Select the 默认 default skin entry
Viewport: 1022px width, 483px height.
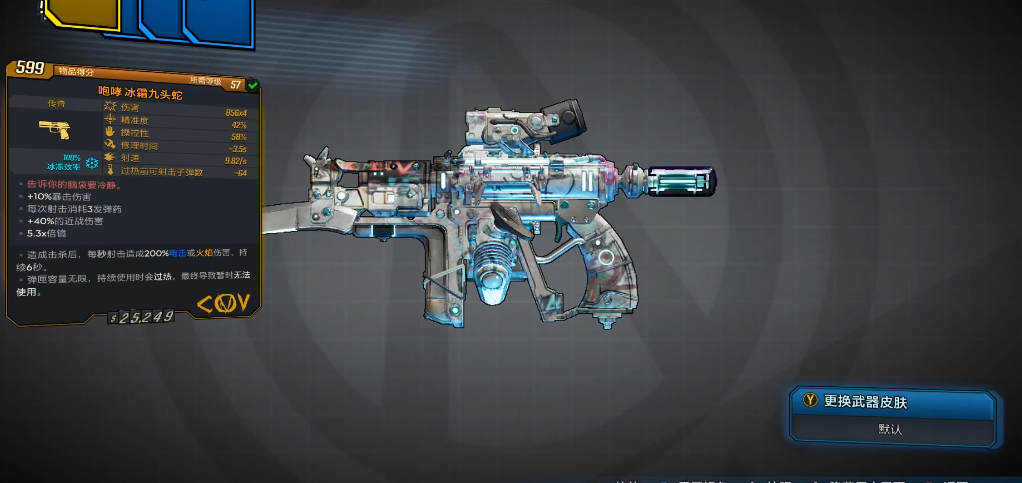pyautogui.click(x=892, y=429)
